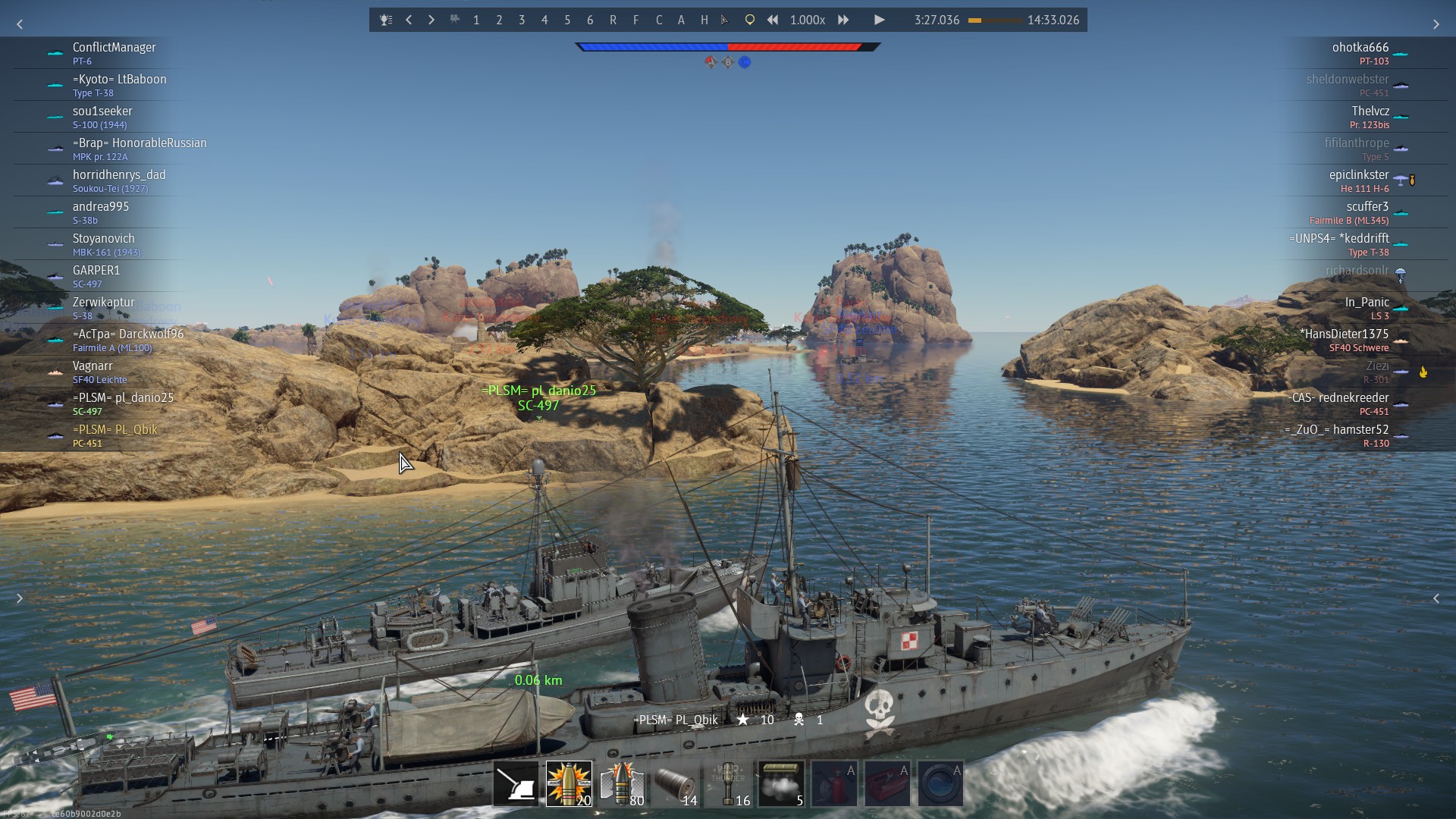The image size is (1456, 819).
Task: Toggle the H option in replay toolbar
Action: 704,20
